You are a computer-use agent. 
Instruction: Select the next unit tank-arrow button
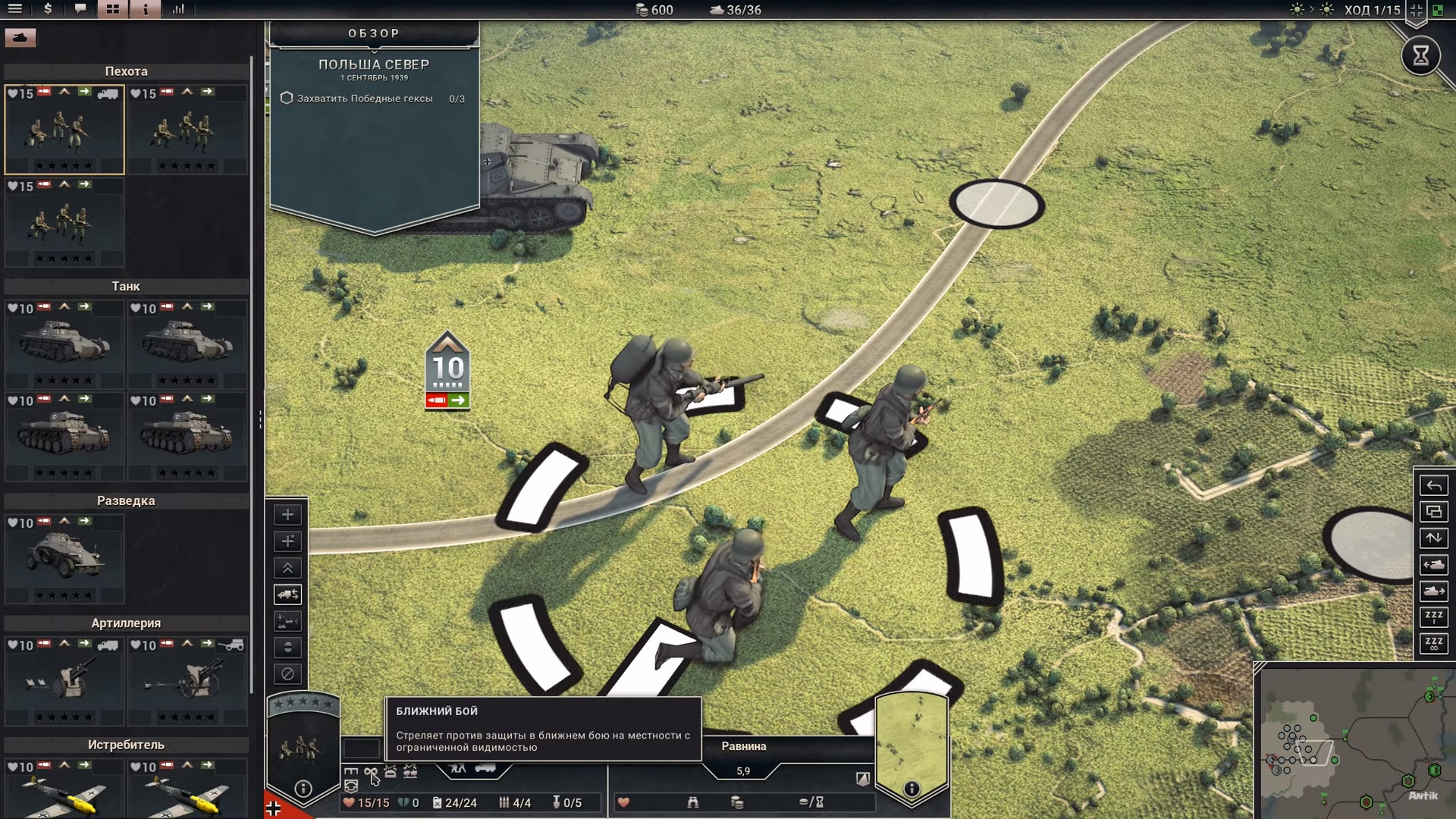(x=1433, y=591)
